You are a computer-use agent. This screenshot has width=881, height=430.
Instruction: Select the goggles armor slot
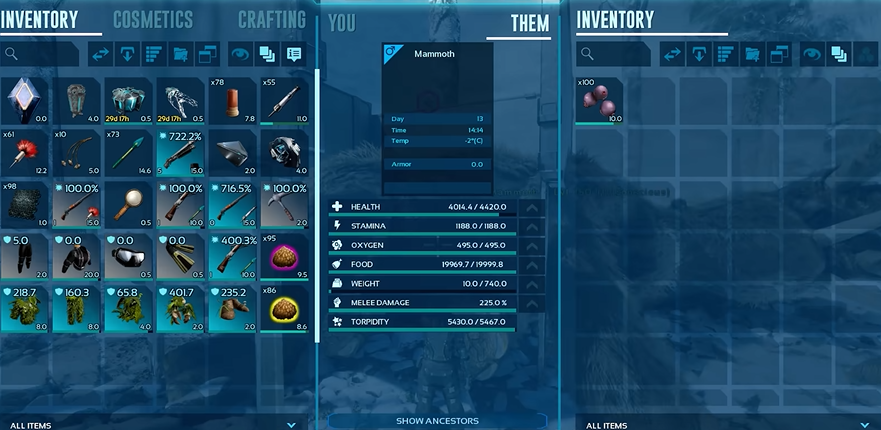pyautogui.click(x=129, y=257)
